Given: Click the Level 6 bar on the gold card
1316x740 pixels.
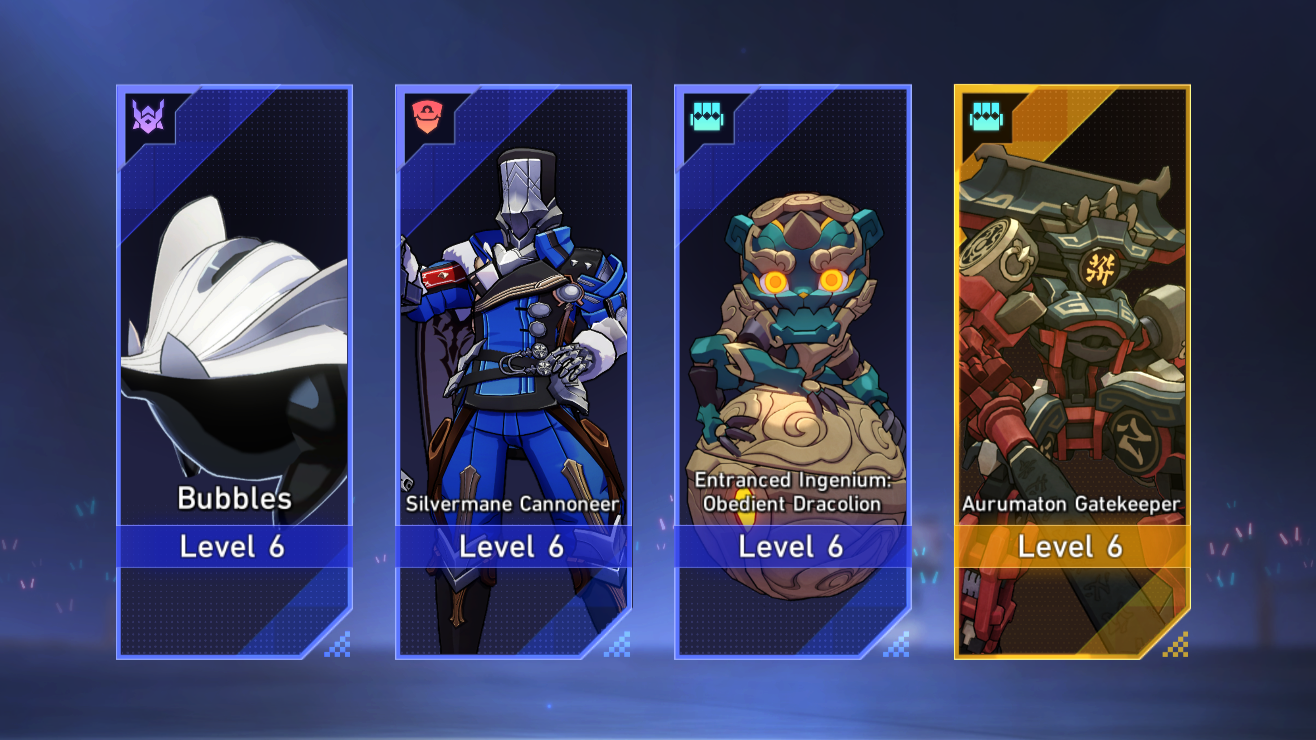Looking at the screenshot, I should [x=1072, y=547].
